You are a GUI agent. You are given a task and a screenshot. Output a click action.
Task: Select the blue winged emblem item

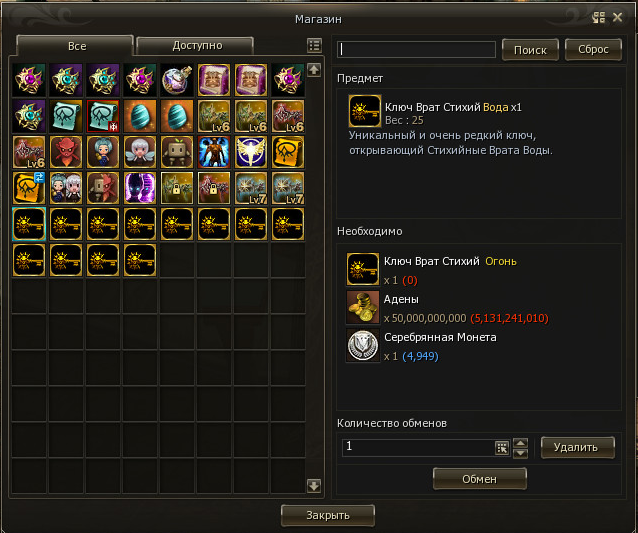tap(251, 152)
